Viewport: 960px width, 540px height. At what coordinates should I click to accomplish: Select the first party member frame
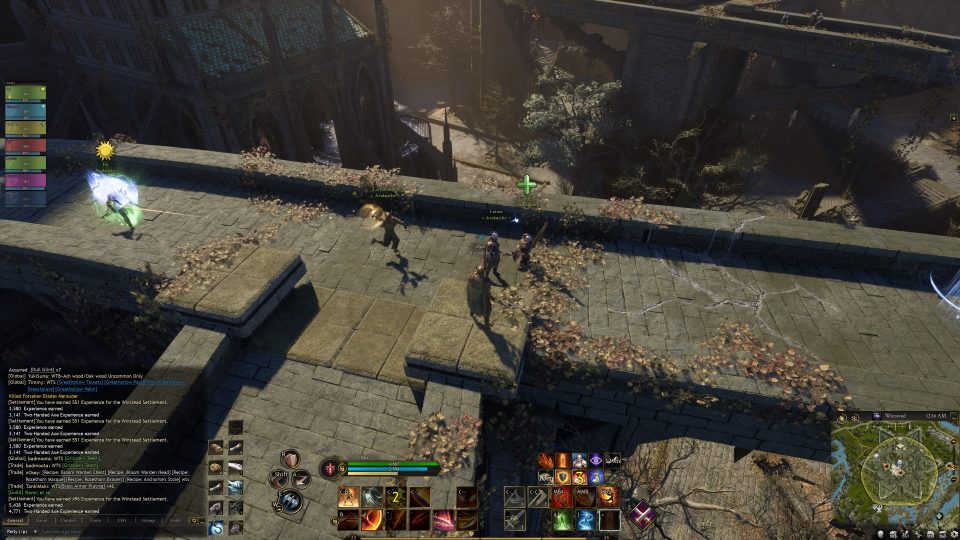[x=25, y=94]
